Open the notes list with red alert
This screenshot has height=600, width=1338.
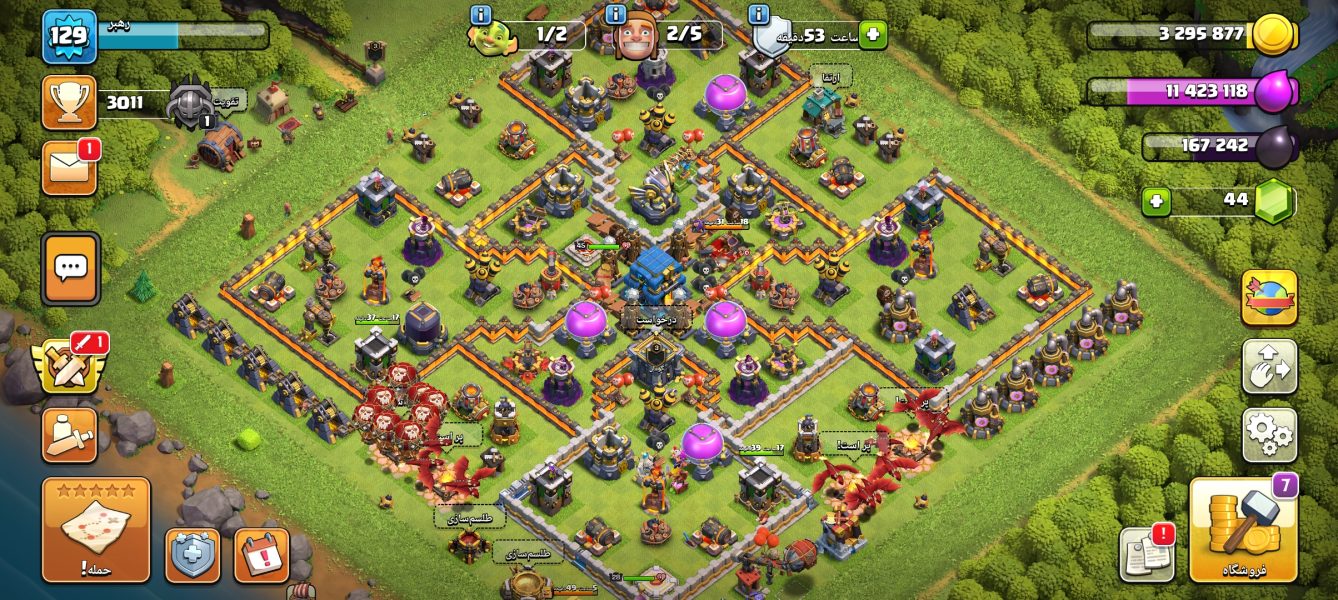click(1146, 554)
